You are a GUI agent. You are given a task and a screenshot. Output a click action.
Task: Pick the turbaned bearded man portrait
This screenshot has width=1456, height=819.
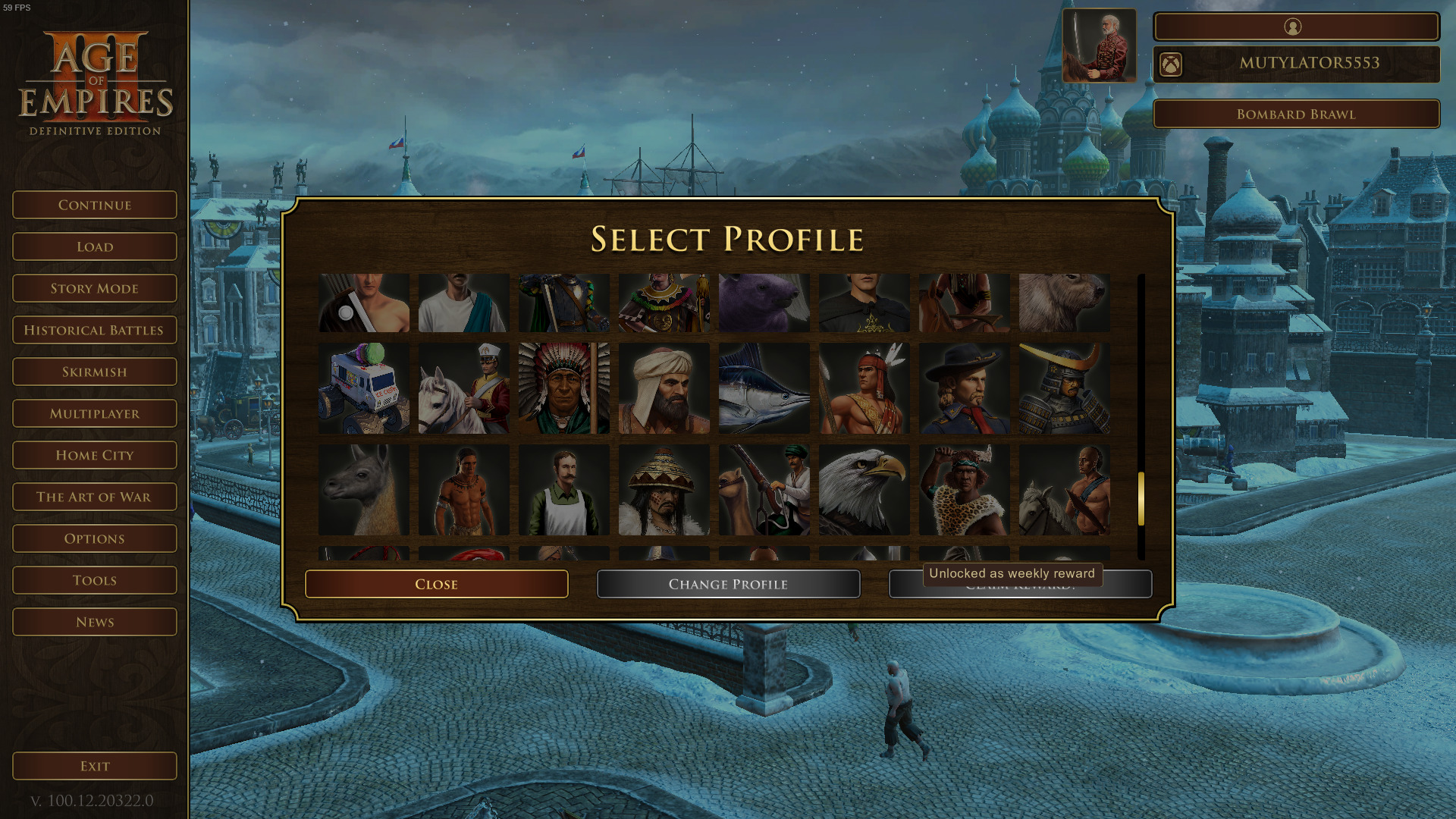coord(664,388)
